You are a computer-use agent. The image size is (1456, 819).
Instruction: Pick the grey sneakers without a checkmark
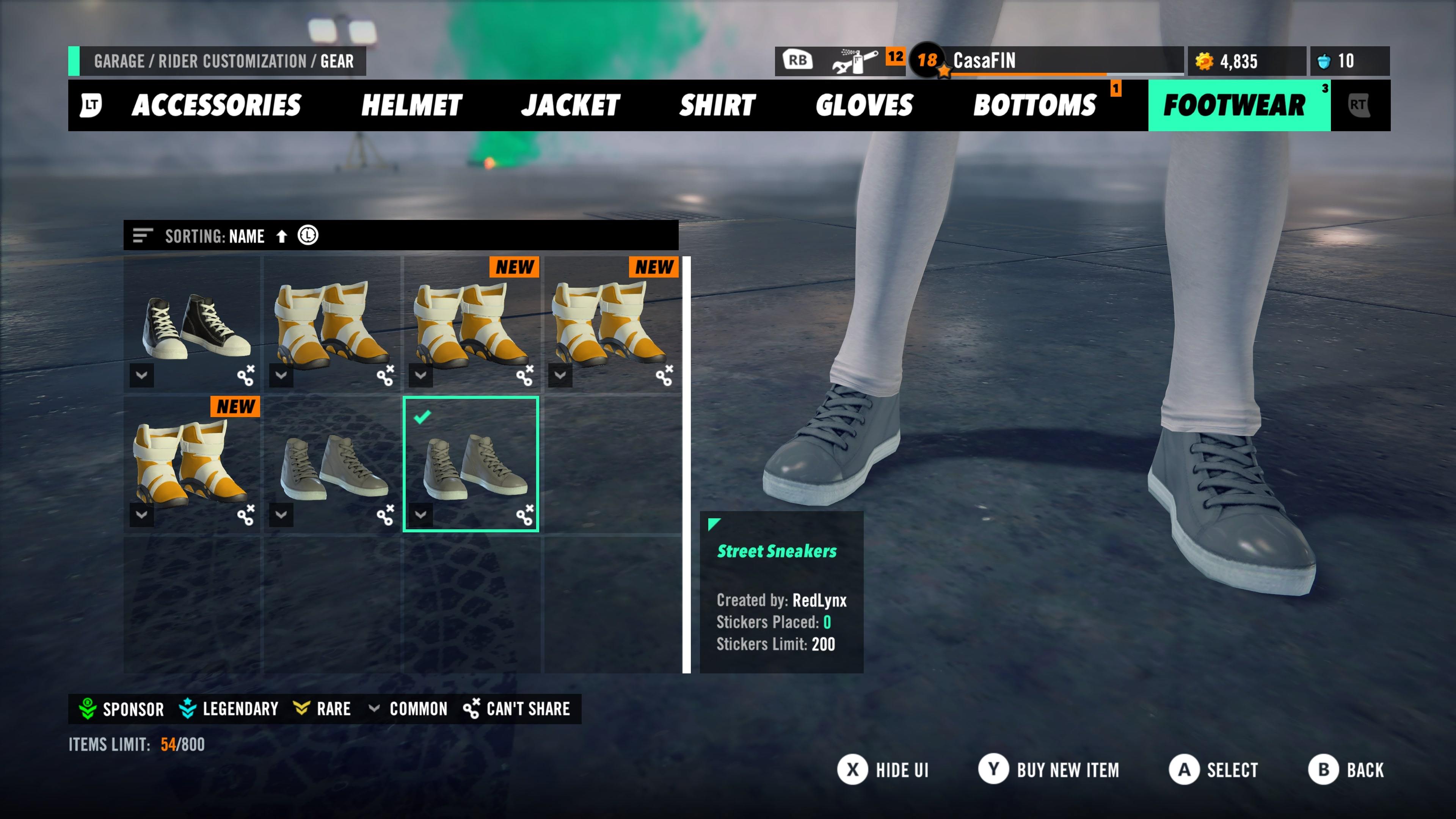point(332,464)
